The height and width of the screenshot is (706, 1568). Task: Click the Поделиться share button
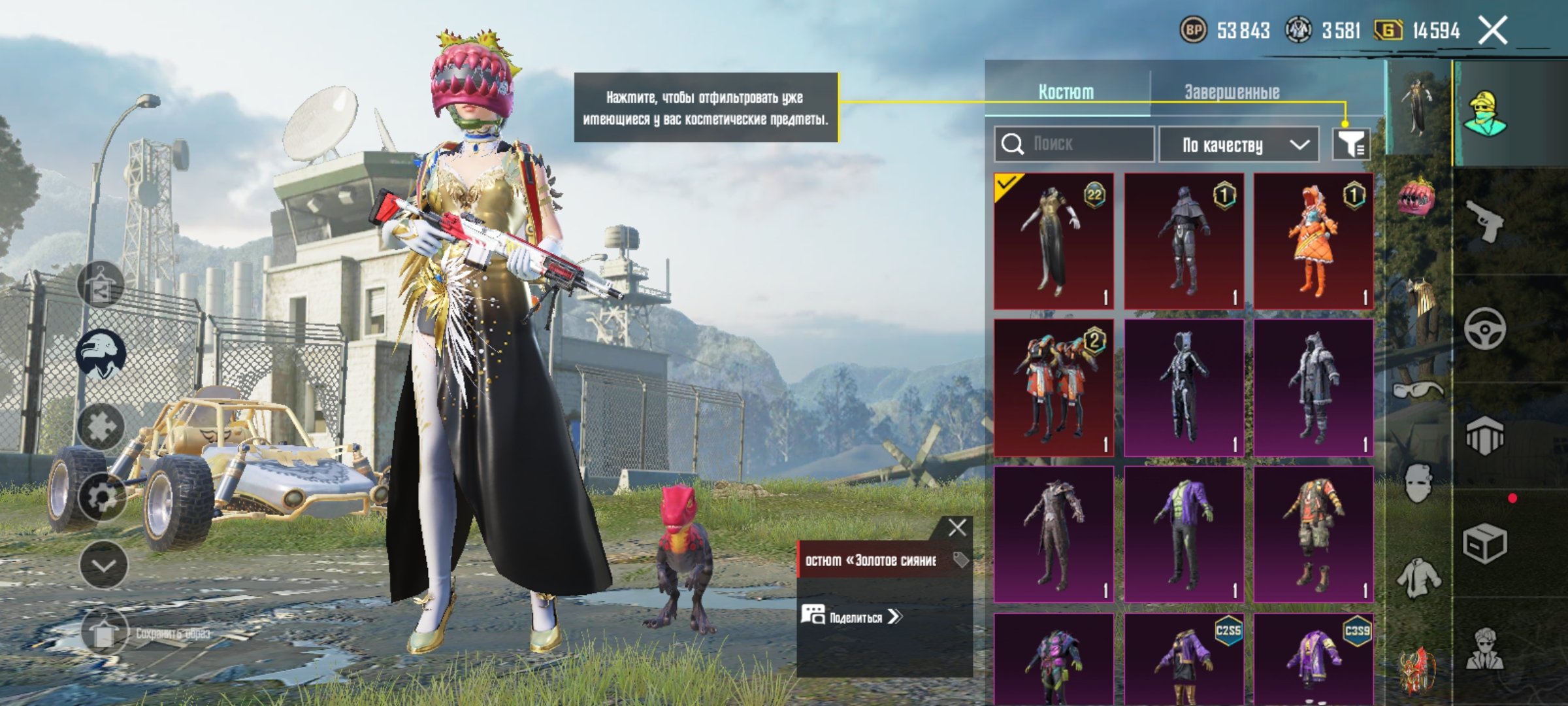[x=853, y=616]
